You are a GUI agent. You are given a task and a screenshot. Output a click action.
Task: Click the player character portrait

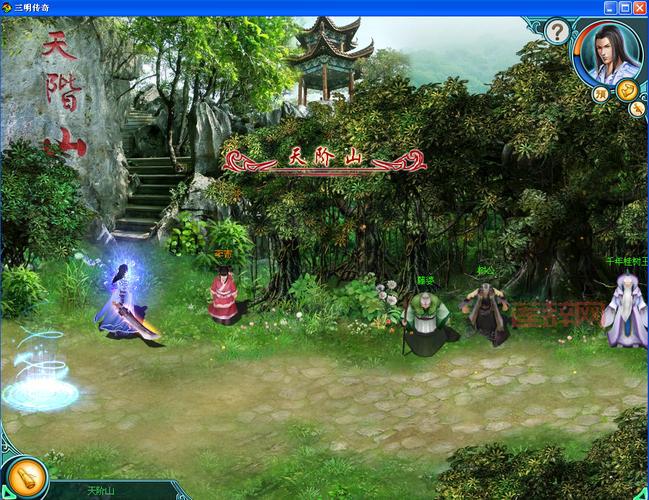[x=609, y=52]
